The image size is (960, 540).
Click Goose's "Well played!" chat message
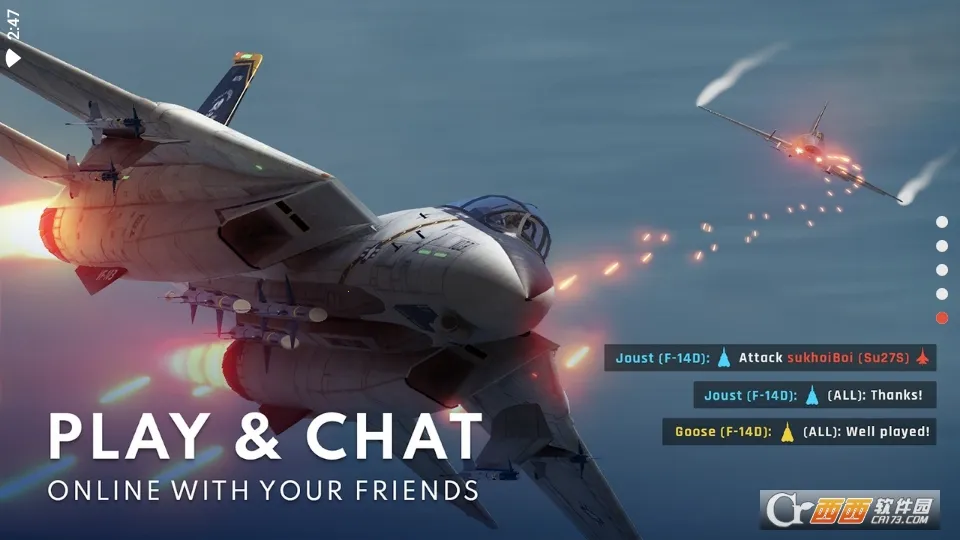799,432
